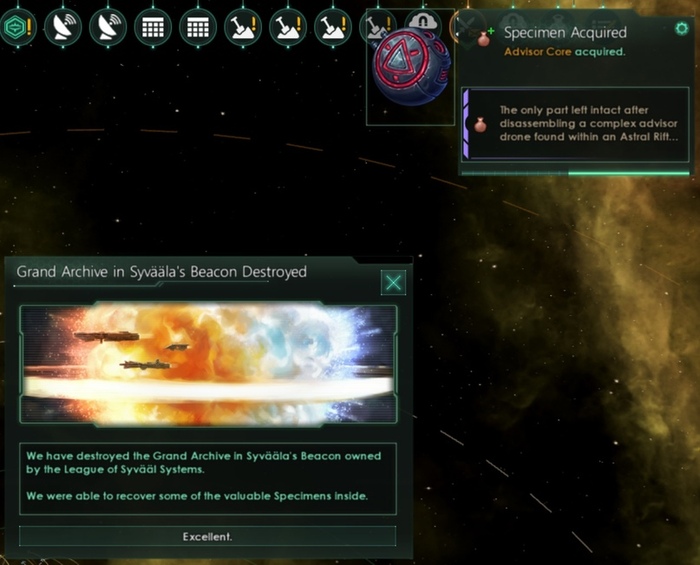Select the Advisor Core specimen image

pyautogui.click(x=410, y=68)
